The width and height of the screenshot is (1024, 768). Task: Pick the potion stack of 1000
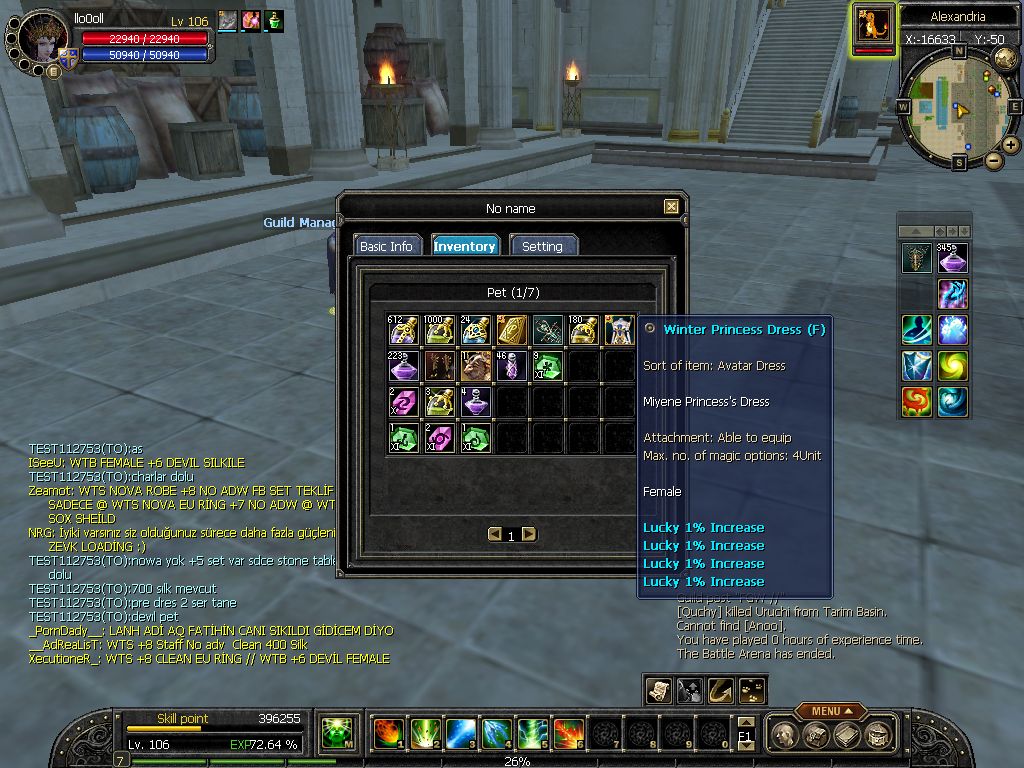(440, 330)
